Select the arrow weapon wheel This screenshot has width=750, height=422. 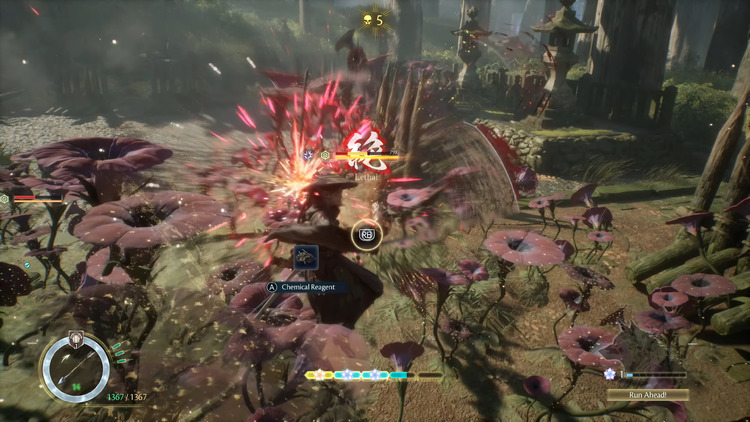pos(75,369)
